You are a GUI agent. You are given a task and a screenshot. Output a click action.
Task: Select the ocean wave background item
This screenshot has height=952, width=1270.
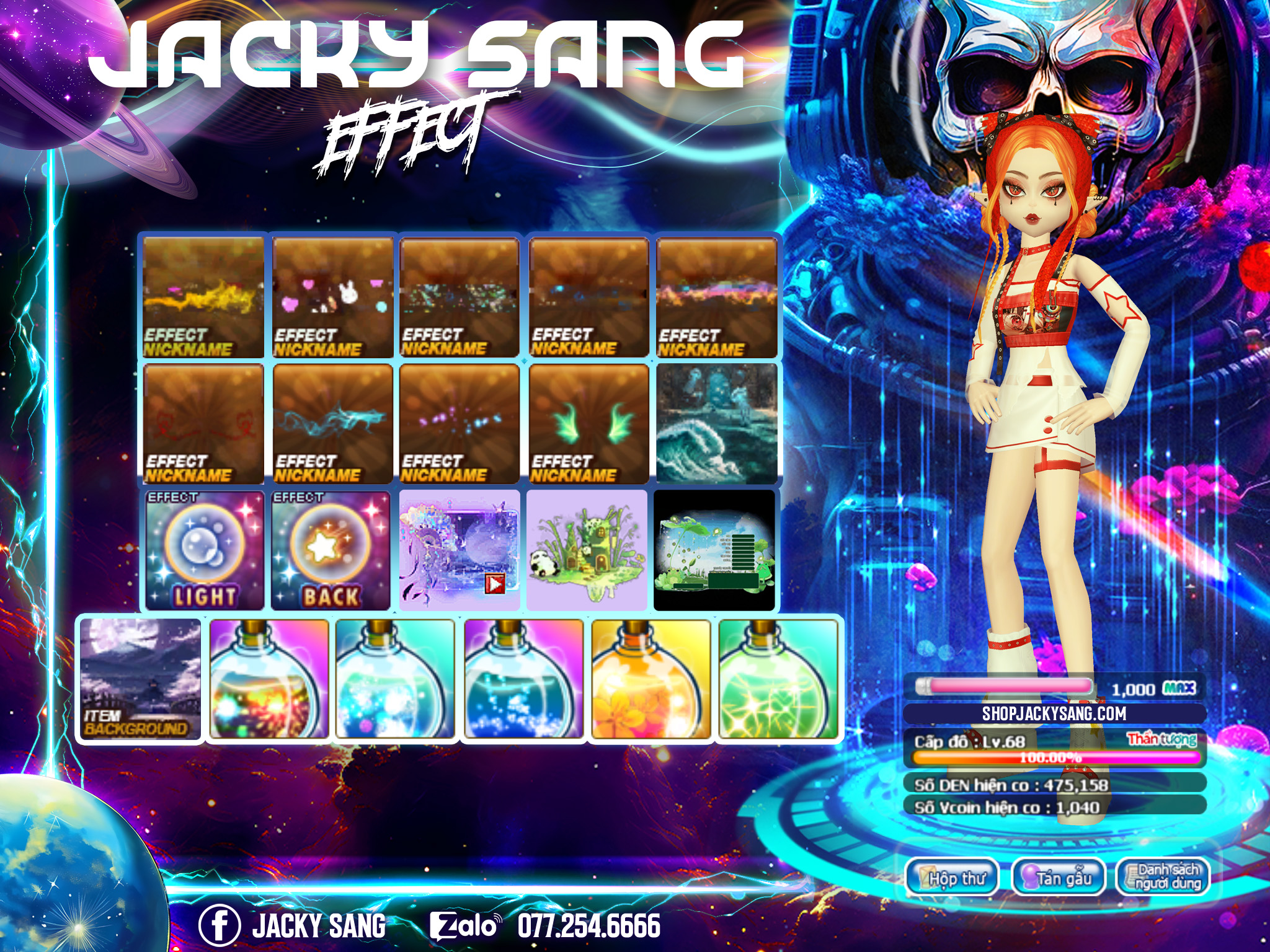(x=717, y=424)
